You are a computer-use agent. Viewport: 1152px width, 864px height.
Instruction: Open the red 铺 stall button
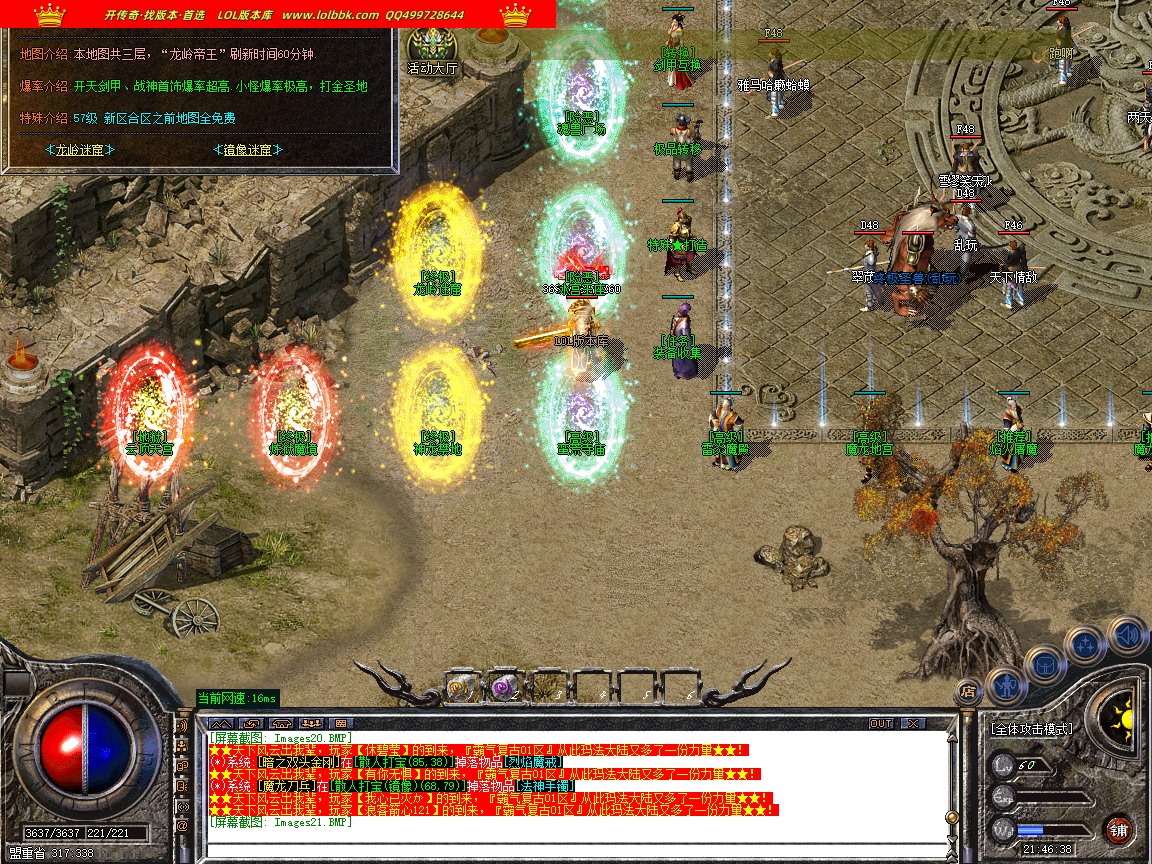click(x=1118, y=829)
